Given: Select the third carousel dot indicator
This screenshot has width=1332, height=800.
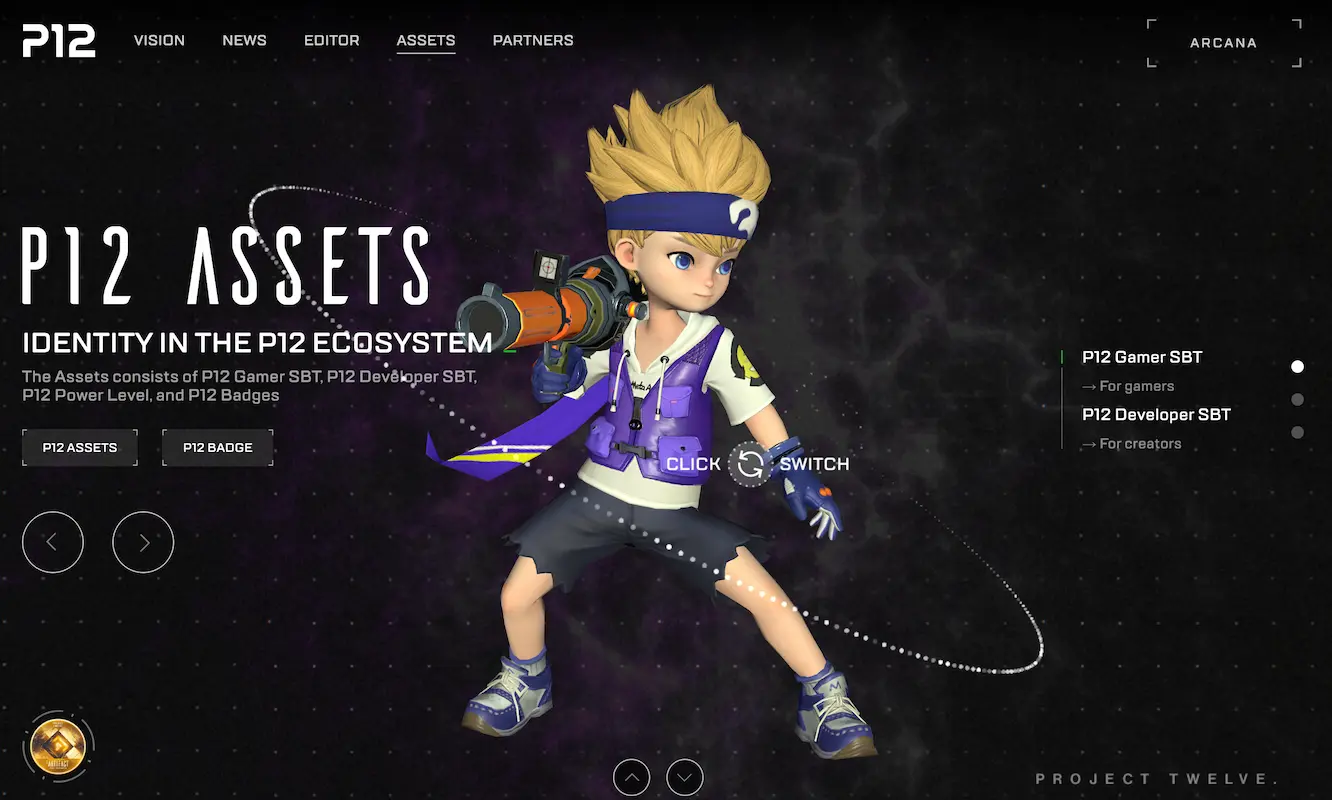Looking at the screenshot, I should coord(1297,432).
